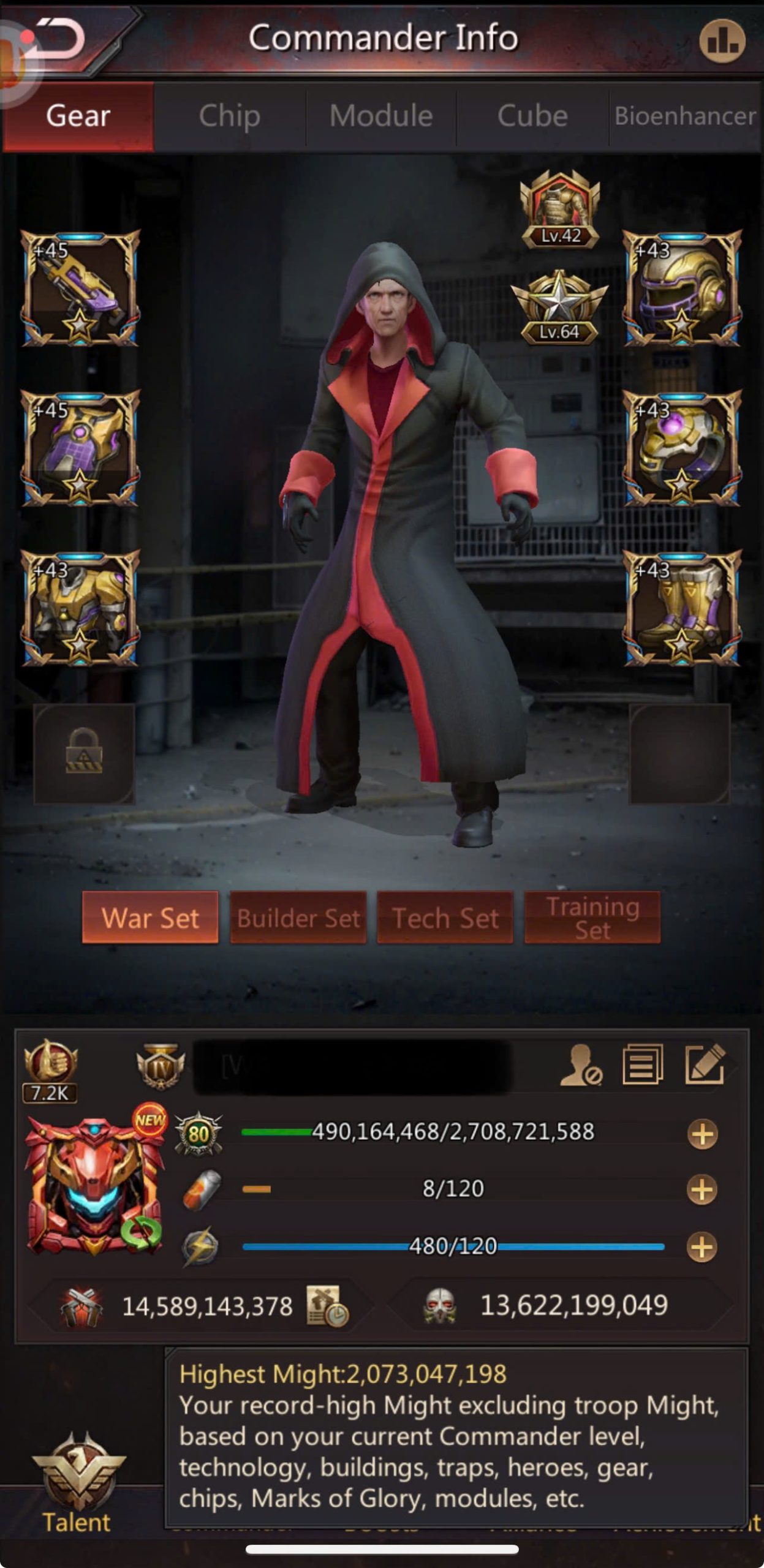Open the Module tab
Screen dimensions: 764x1568
tap(381, 116)
